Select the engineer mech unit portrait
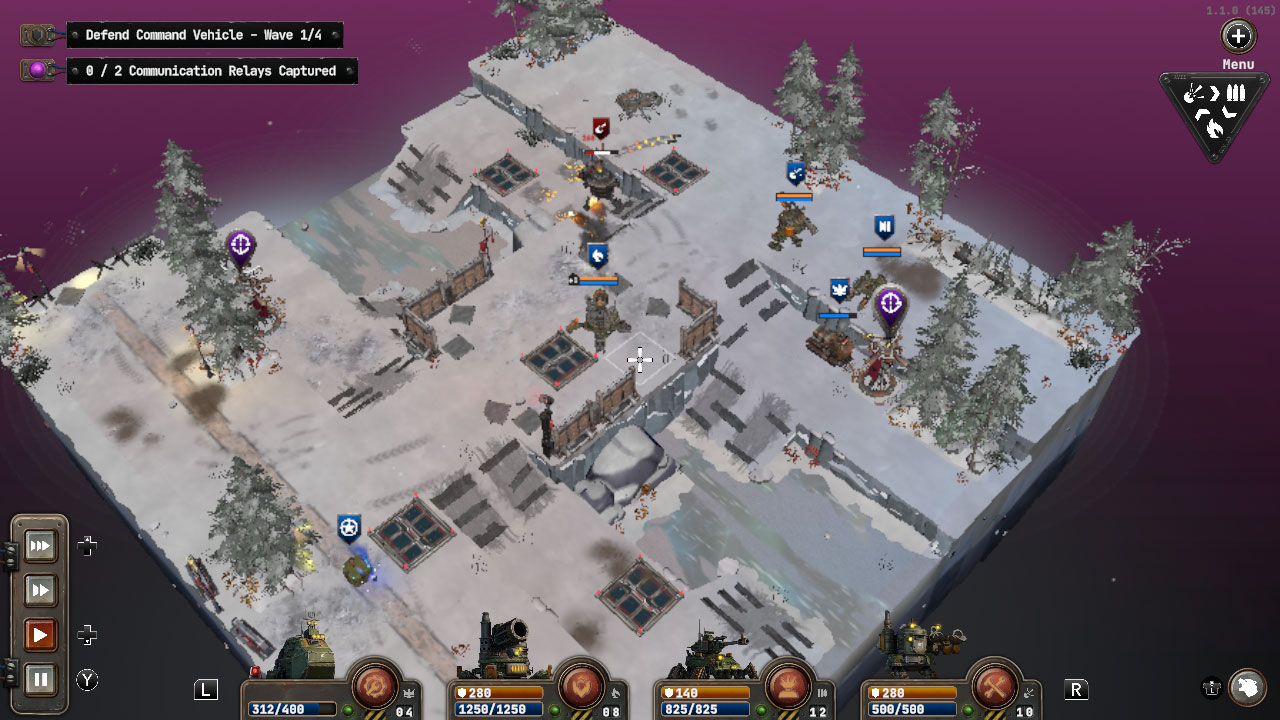Screen dimensions: 1280x720 tap(915, 645)
